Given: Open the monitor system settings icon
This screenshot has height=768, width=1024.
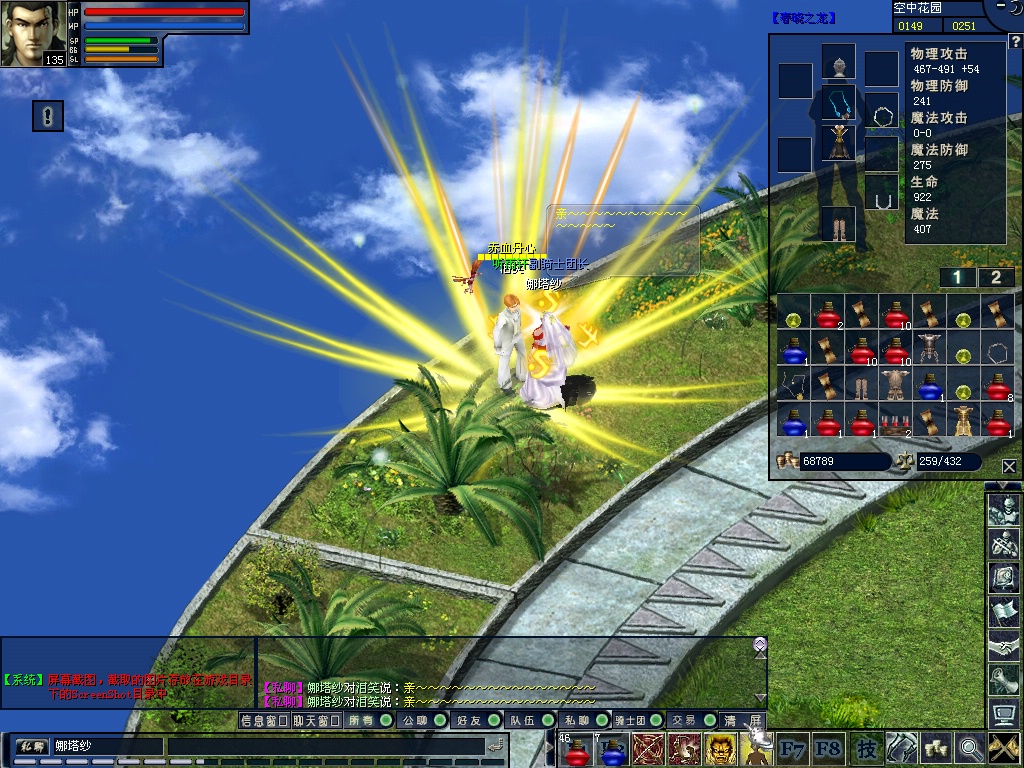Looking at the screenshot, I should pyautogui.click(x=1003, y=714).
